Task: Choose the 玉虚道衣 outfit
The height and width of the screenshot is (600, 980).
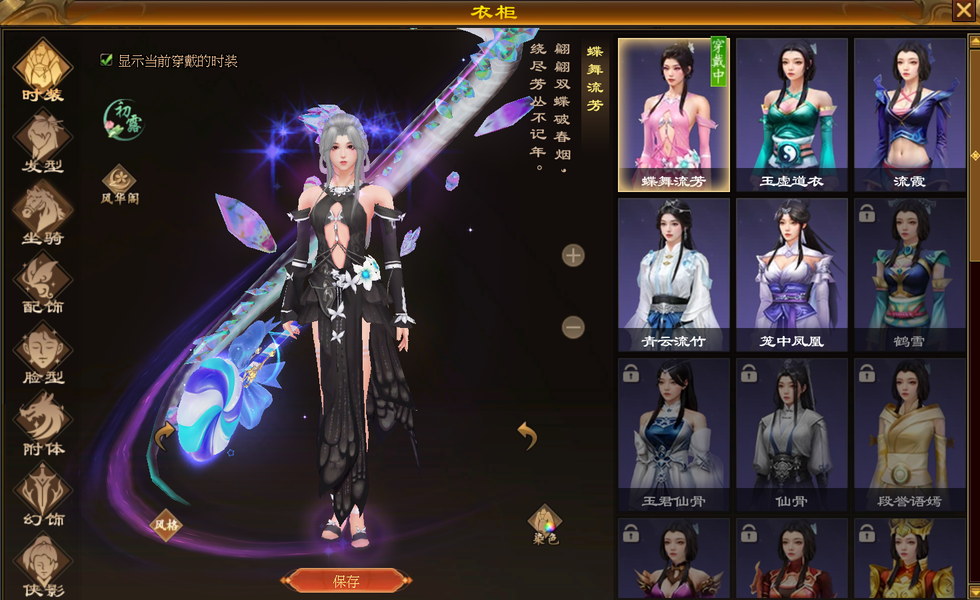Action: (x=791, y=115)
